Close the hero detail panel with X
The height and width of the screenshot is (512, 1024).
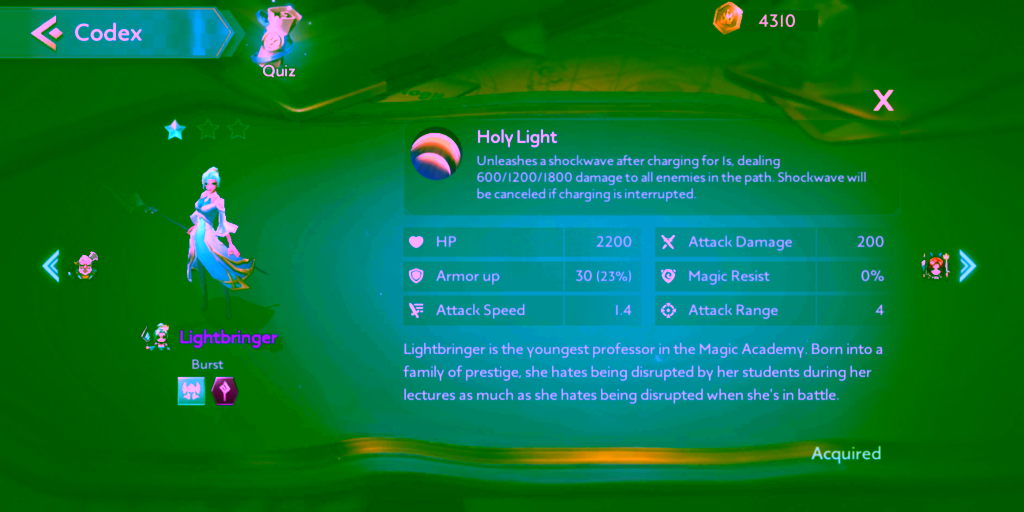coord(883,100)
